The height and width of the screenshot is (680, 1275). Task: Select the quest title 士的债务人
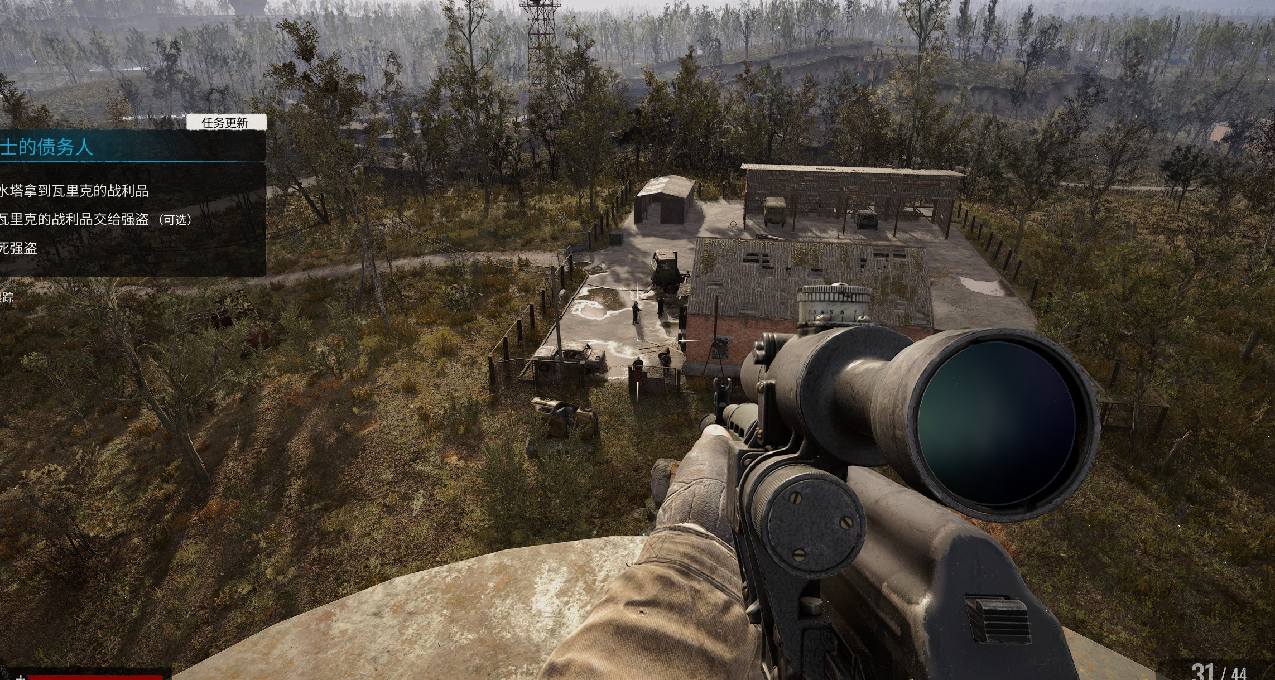(46, 147)
